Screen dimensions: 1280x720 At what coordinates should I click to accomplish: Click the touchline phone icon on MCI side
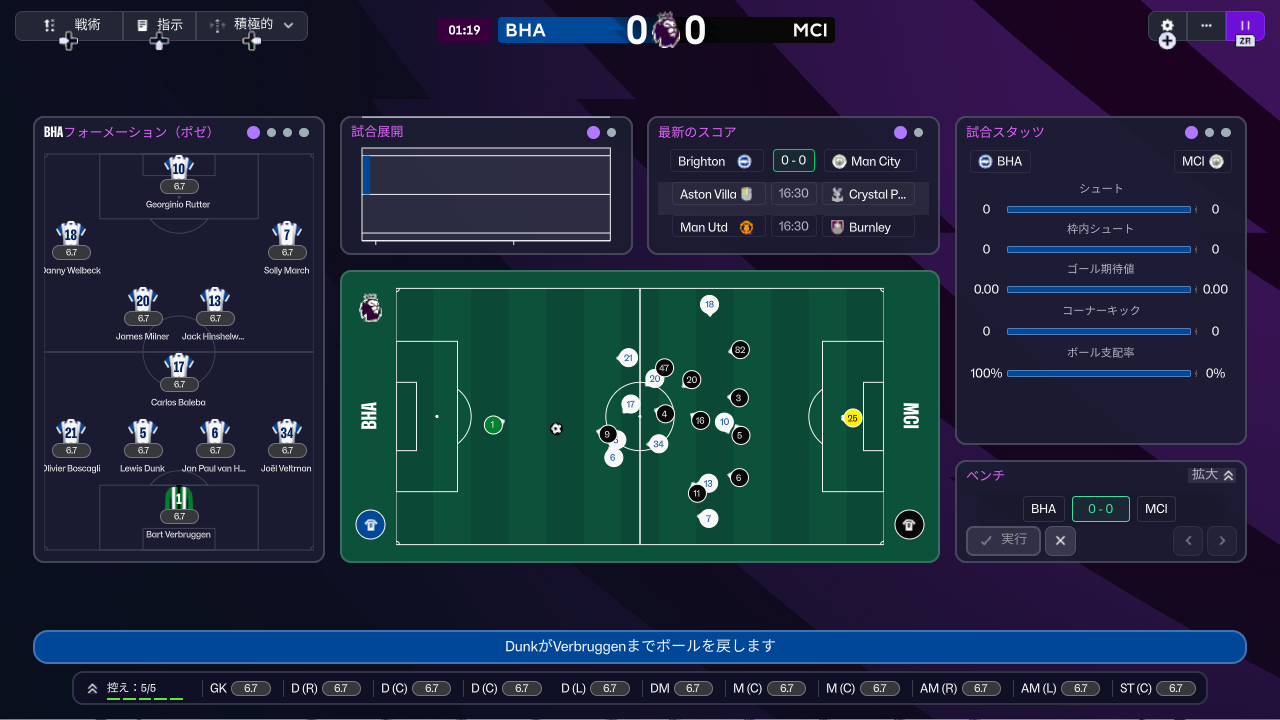click(x=909, y=524)
